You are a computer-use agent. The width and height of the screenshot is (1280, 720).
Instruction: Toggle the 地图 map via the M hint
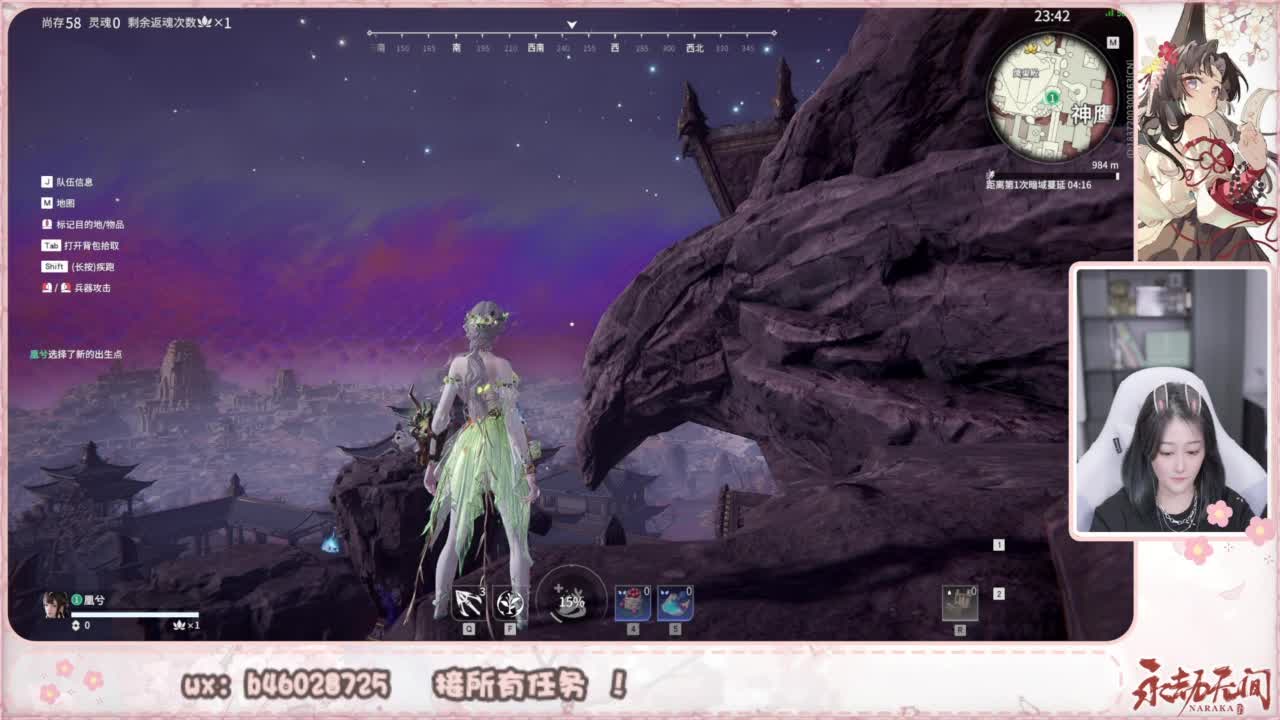(x=60, y=203)
